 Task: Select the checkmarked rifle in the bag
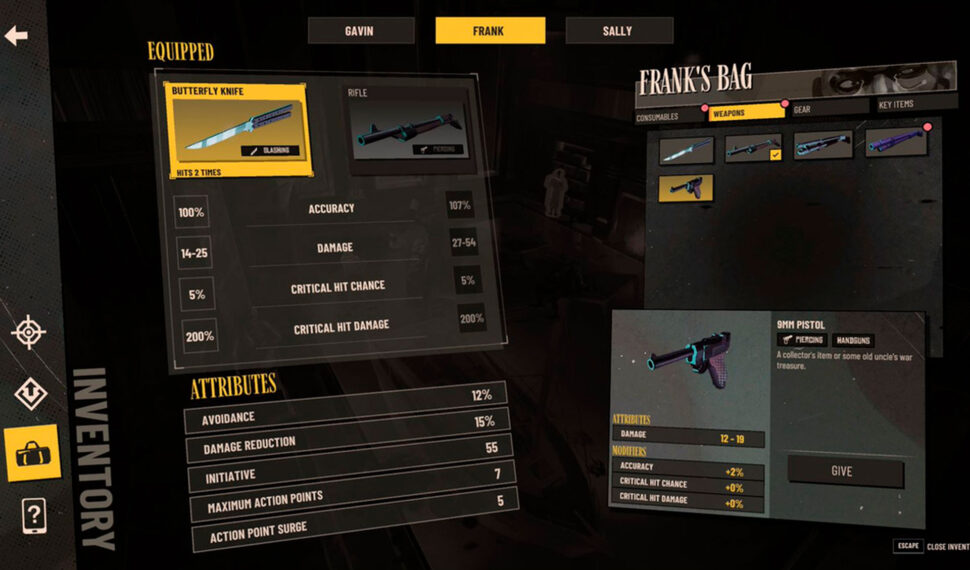coord(753,148)
